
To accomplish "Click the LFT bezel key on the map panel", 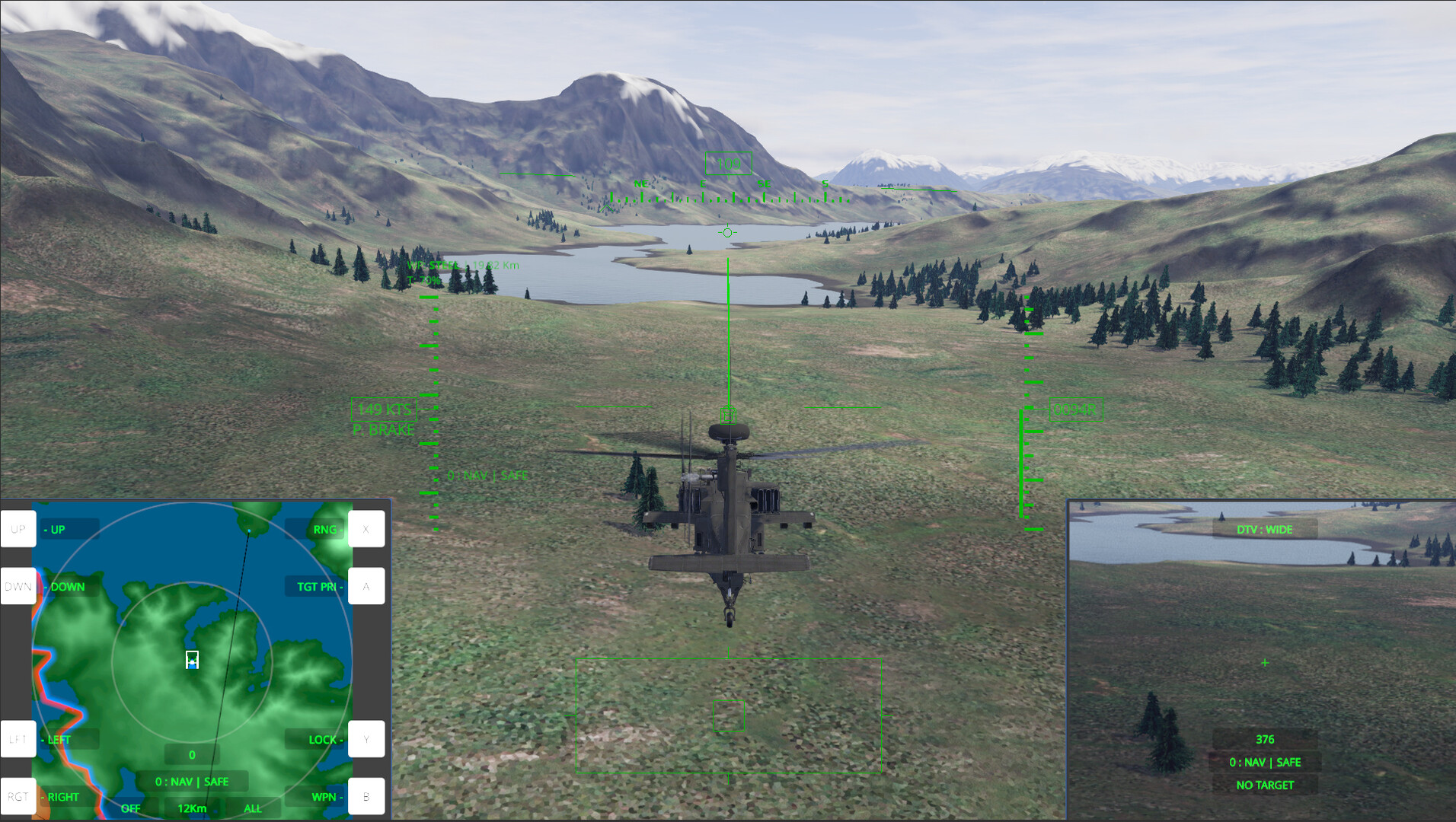I will coord(18,739).
